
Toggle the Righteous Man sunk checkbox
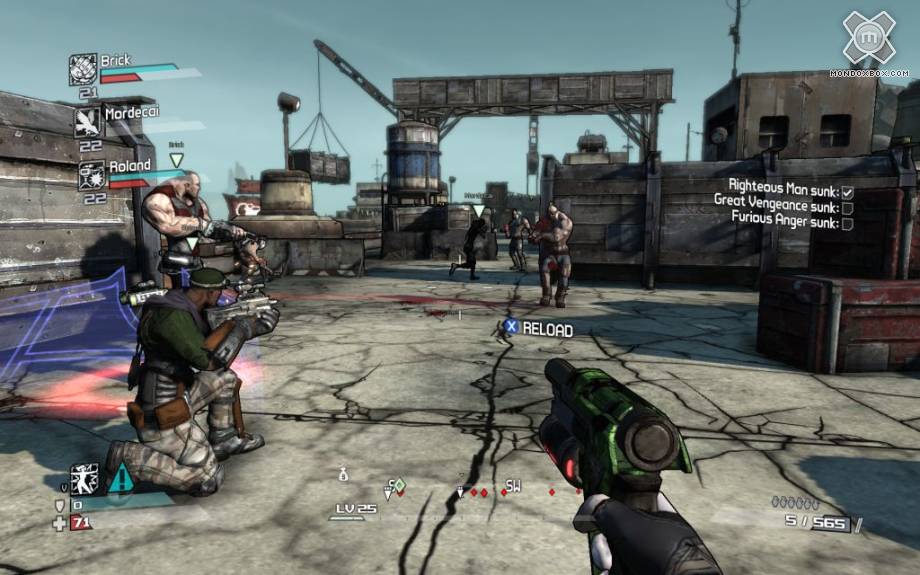[x=847, y=192]
